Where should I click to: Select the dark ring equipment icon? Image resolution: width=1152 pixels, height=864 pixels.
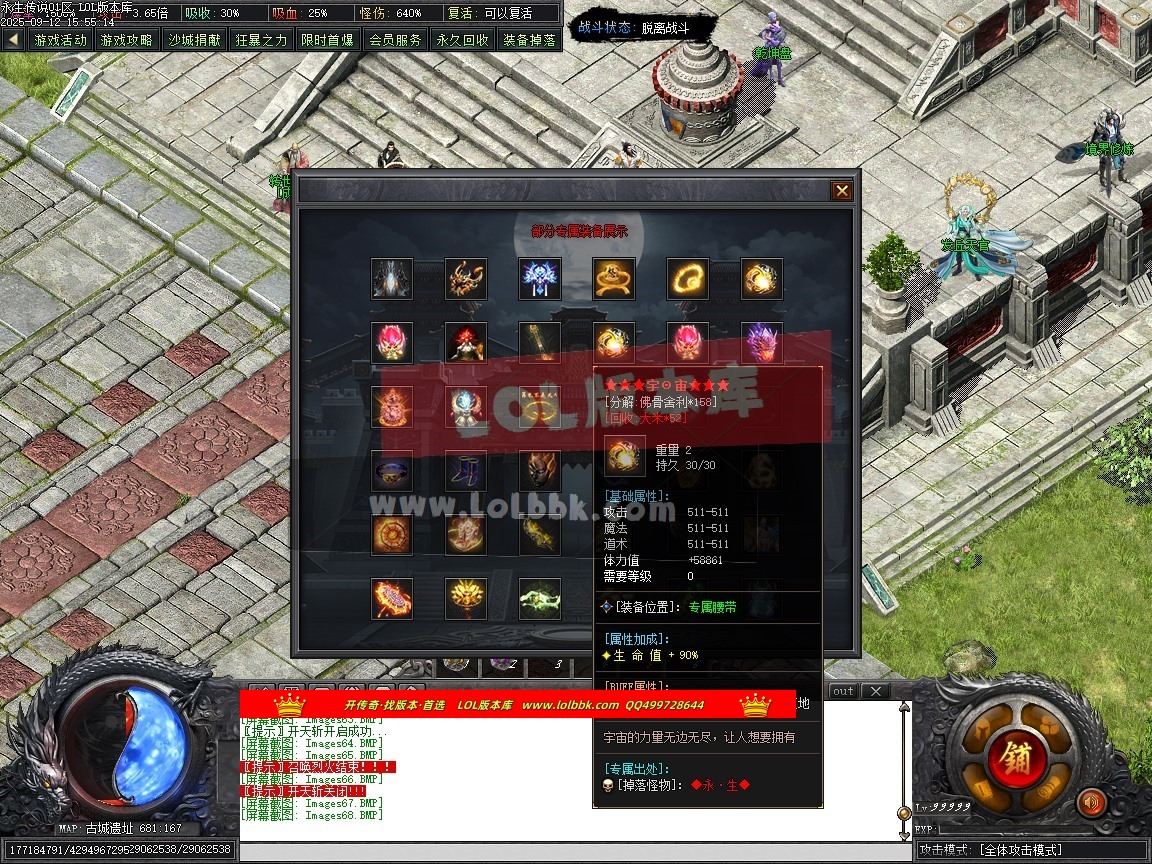(x=392, y=470)
